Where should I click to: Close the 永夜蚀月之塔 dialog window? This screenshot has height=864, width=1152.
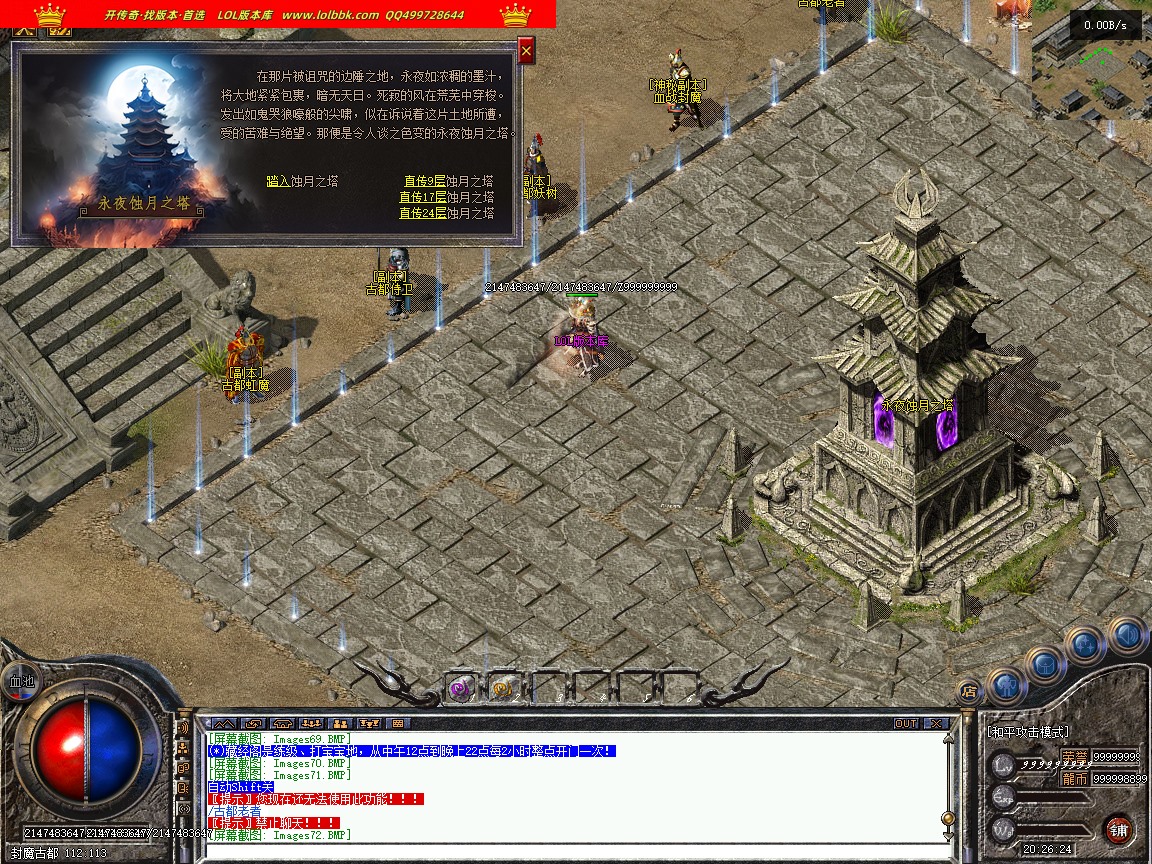click(x=526, y=49)
